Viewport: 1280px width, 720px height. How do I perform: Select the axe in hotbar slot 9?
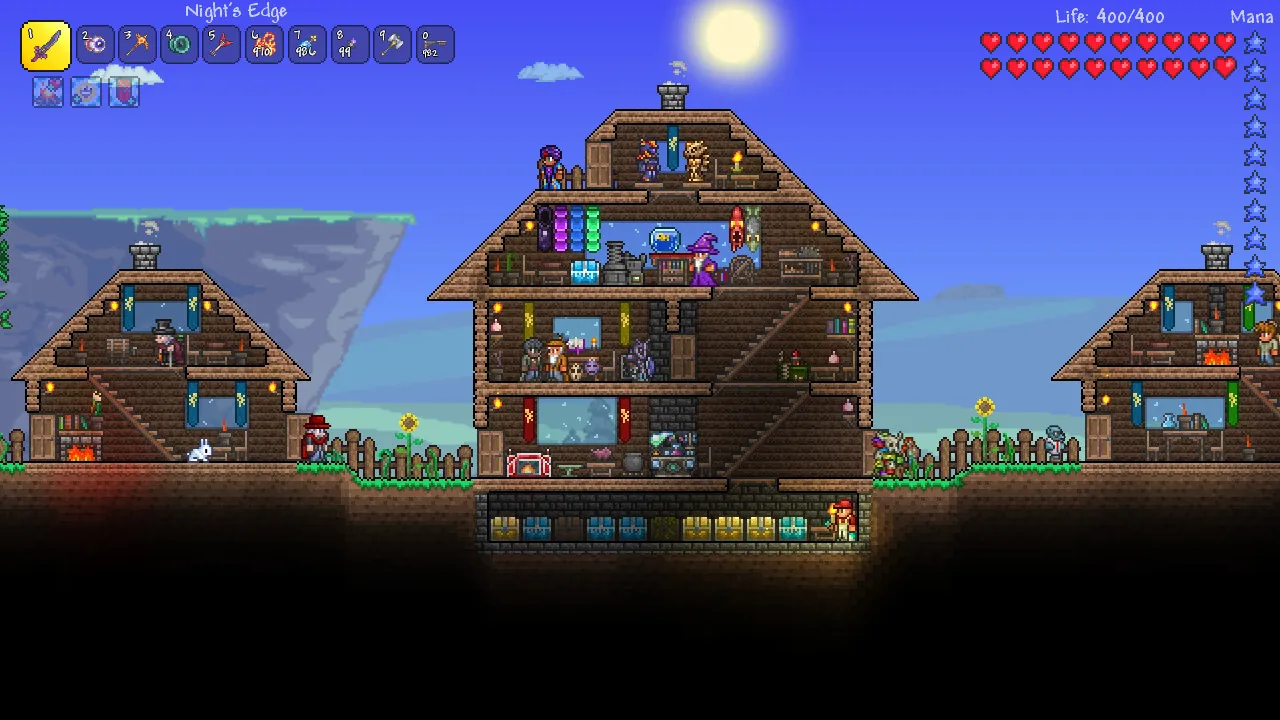tap(391, 44)
